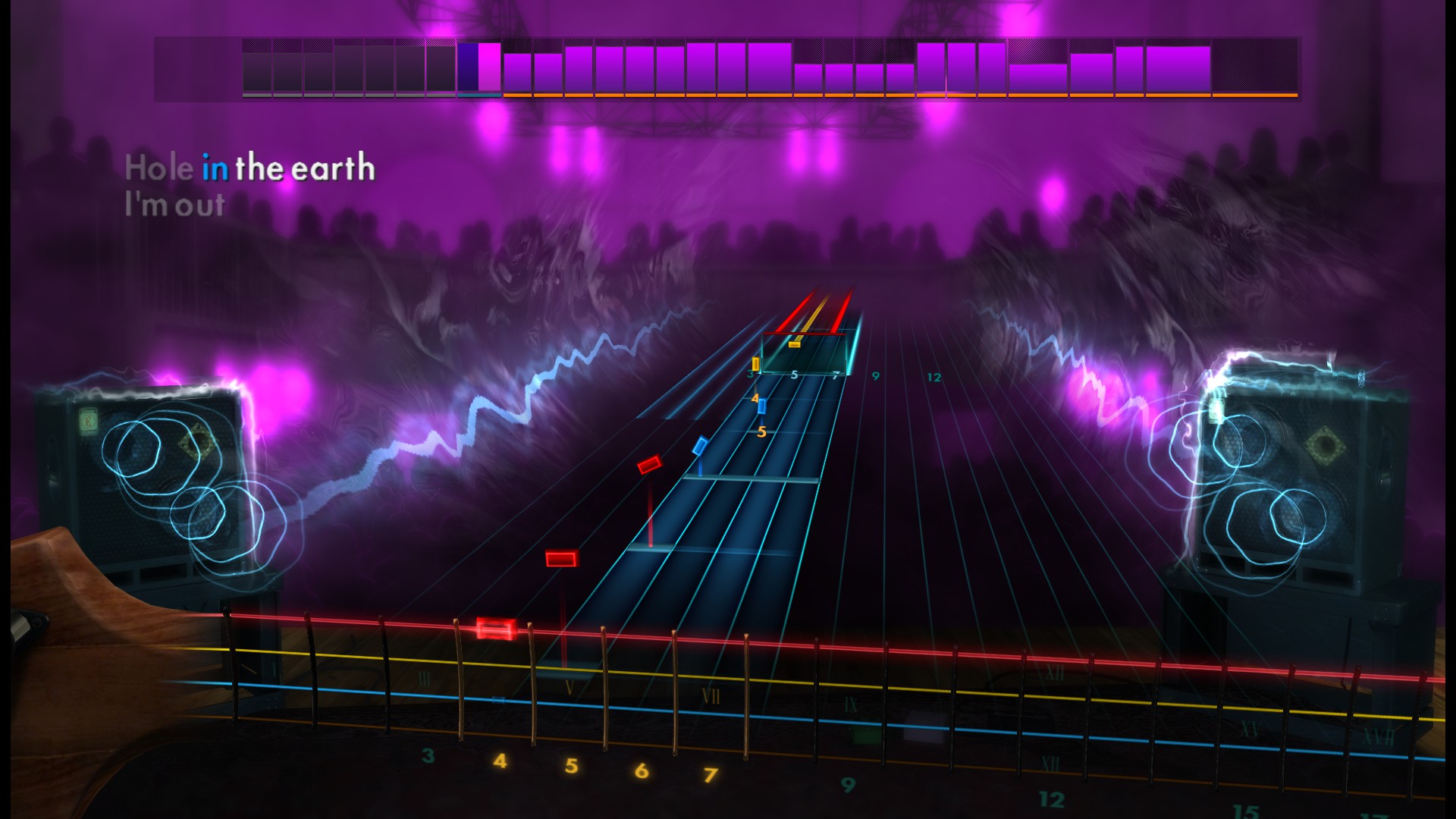Click the orange mastery line beneath the timeline bars
Image resolution: width=1456 pixels, height=819 pixels.
click(x=758, y=96)
